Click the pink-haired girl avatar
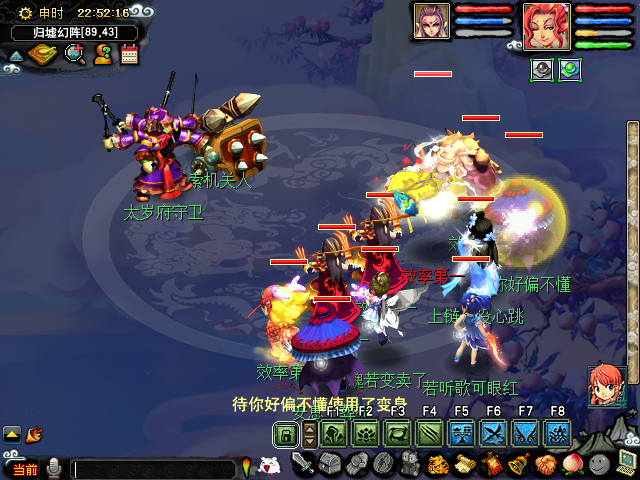This screenshot has height=480, width=640. pos(606,385)
